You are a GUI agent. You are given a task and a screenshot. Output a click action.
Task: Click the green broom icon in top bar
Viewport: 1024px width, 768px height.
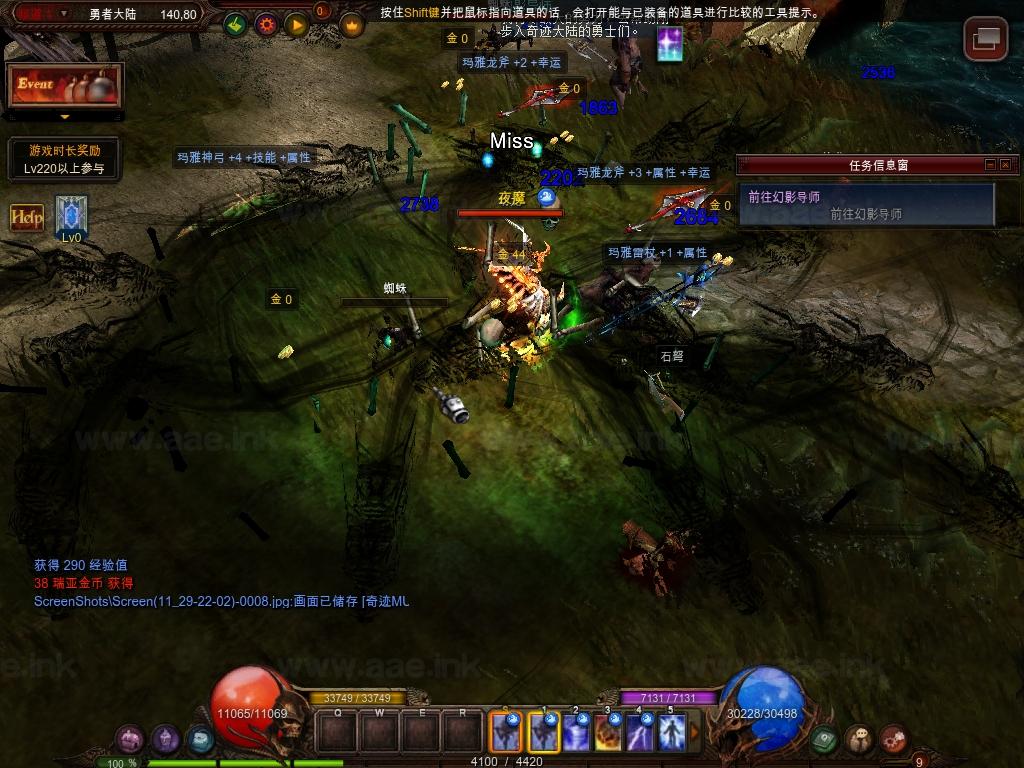tap(236, 25)
